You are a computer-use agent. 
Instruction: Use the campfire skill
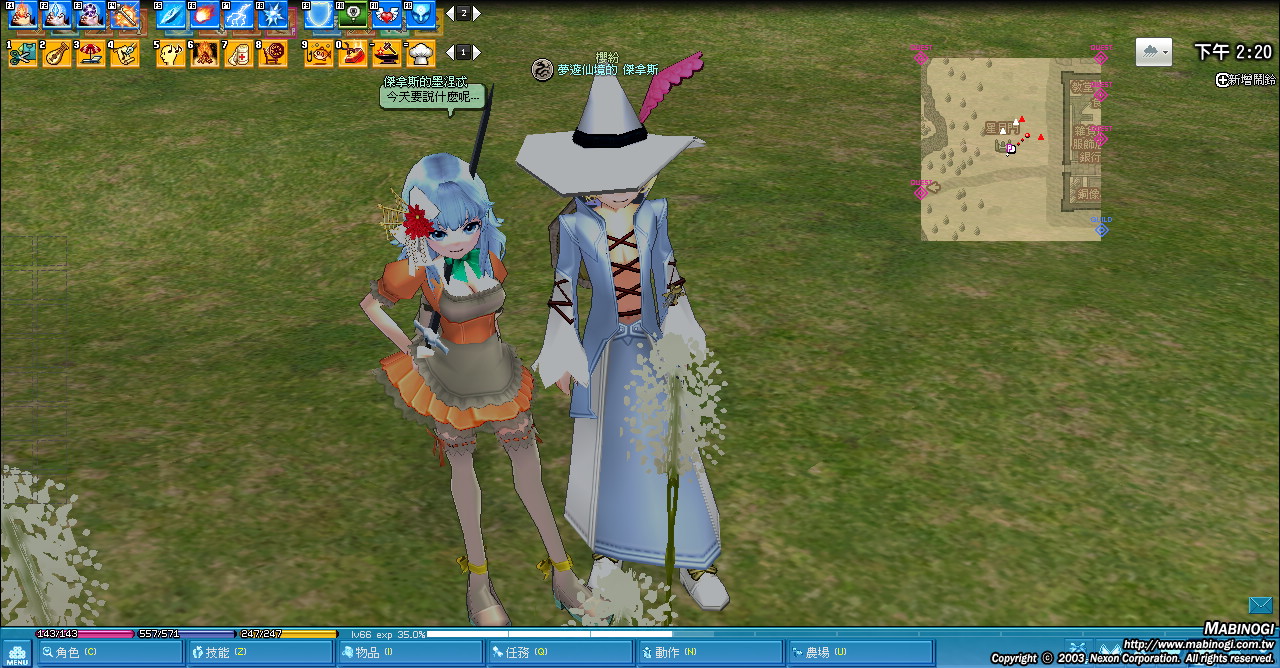(x=205, y=53)
